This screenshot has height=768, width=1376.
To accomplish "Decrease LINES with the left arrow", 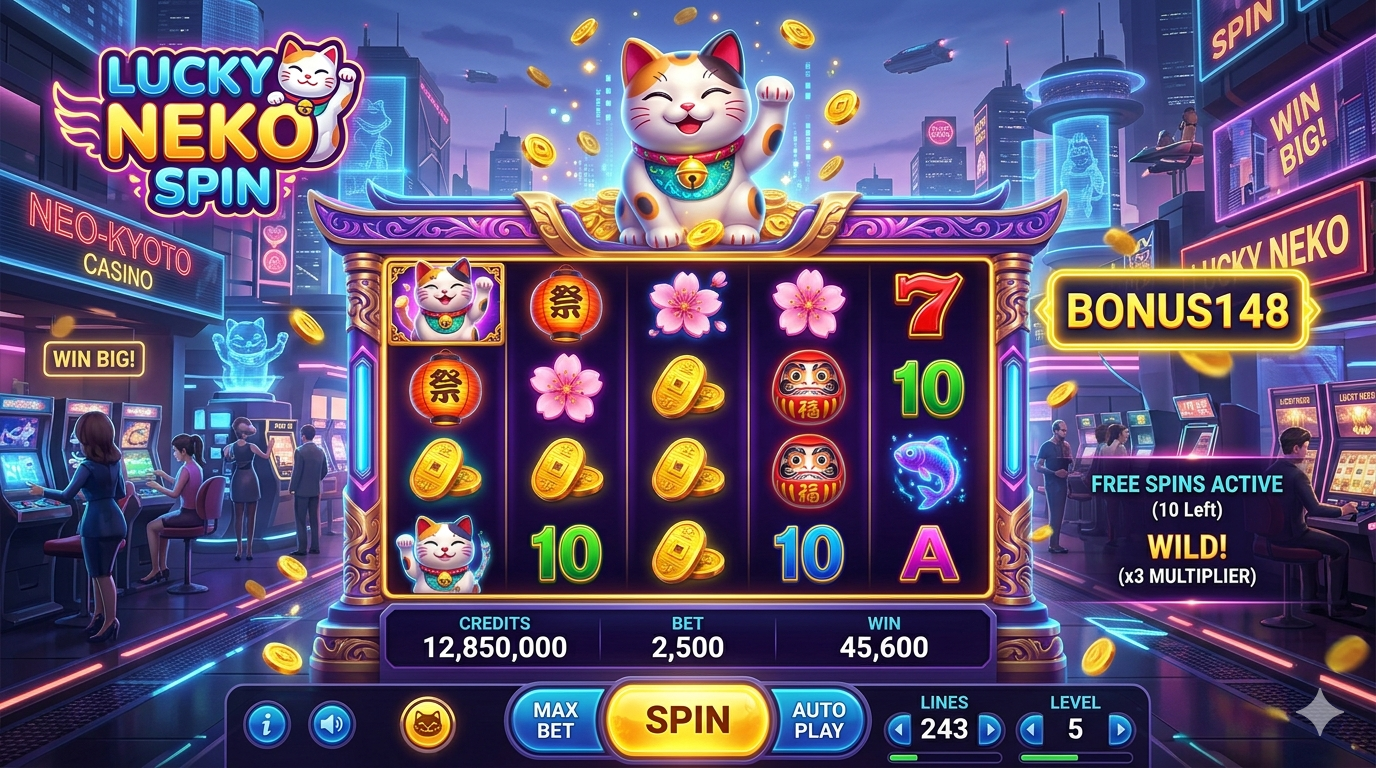I will 899,729.
